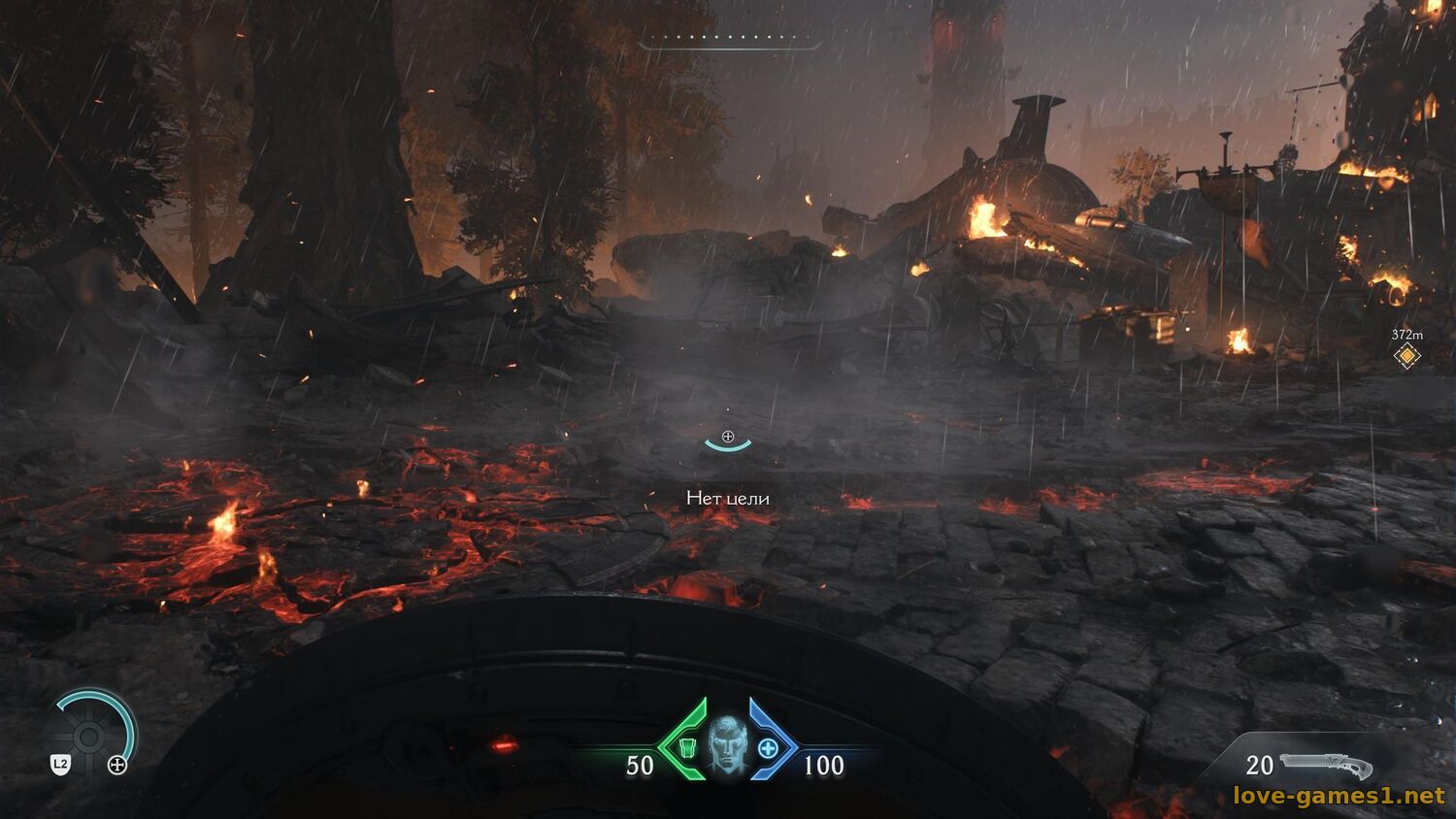The image size is (1456, 819).
Task: Click the 372m objective diamond marker
Action: [1406, 356]
